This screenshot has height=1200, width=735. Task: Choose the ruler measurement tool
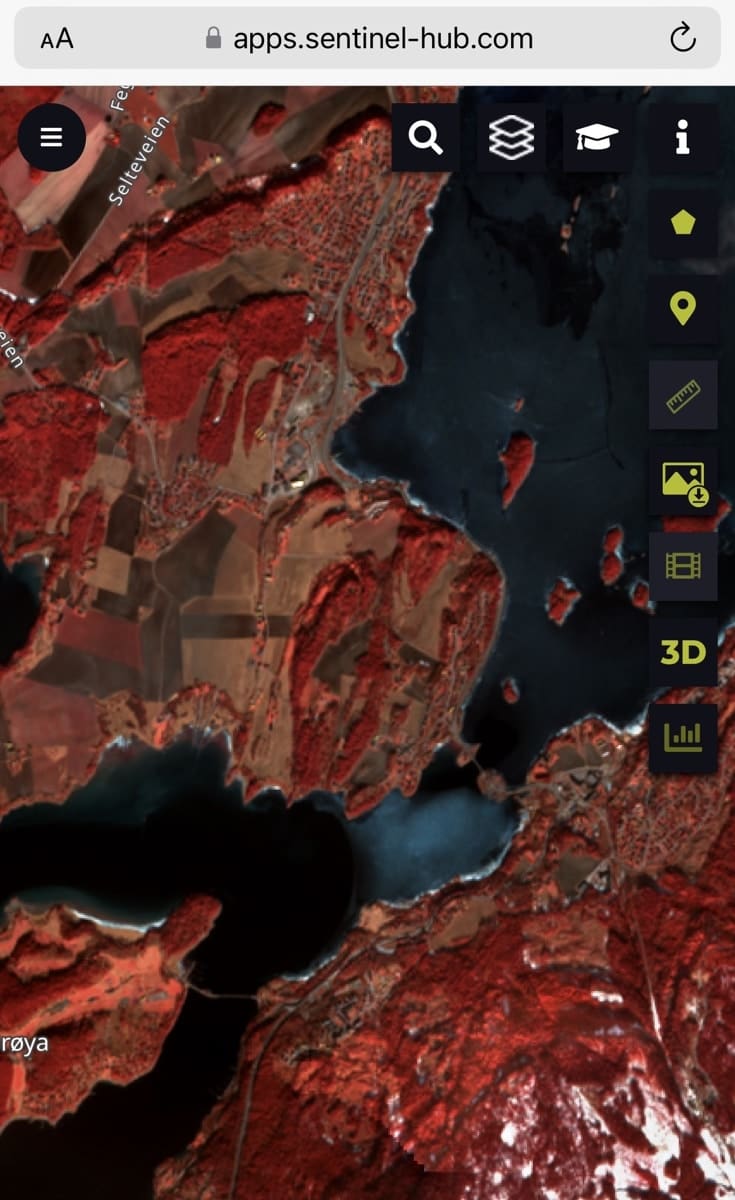683,395
